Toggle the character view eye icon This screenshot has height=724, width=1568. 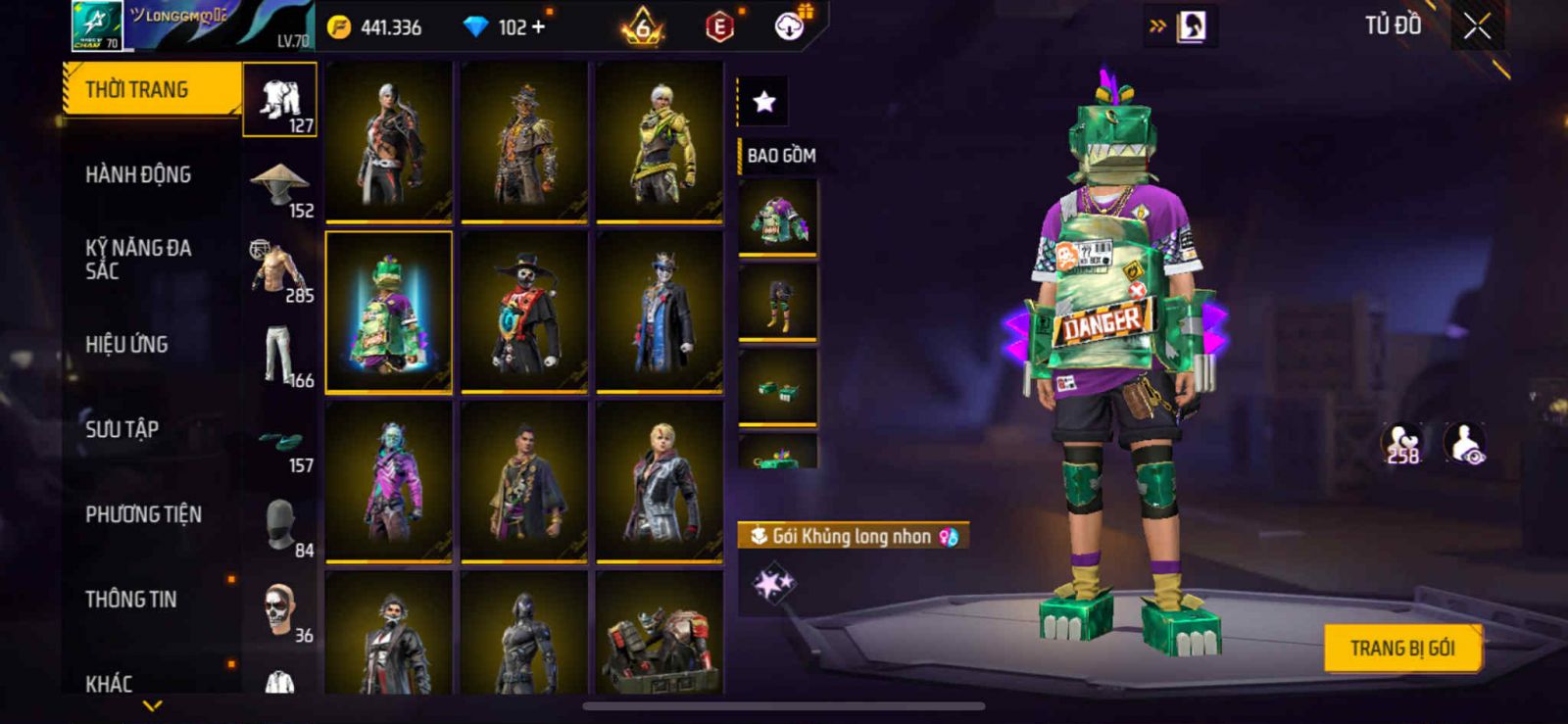(1465, 443)
